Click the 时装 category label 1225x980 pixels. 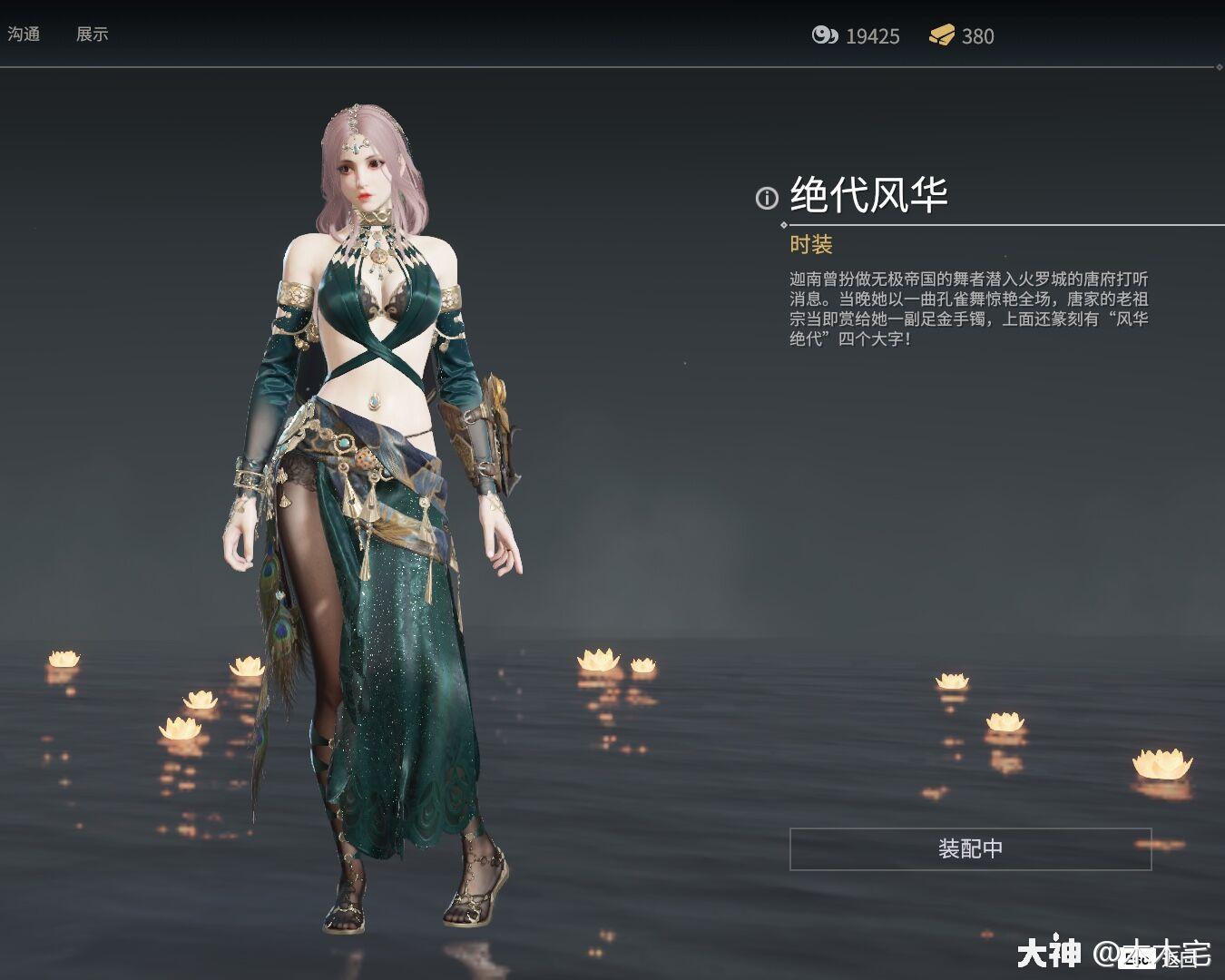812,245
